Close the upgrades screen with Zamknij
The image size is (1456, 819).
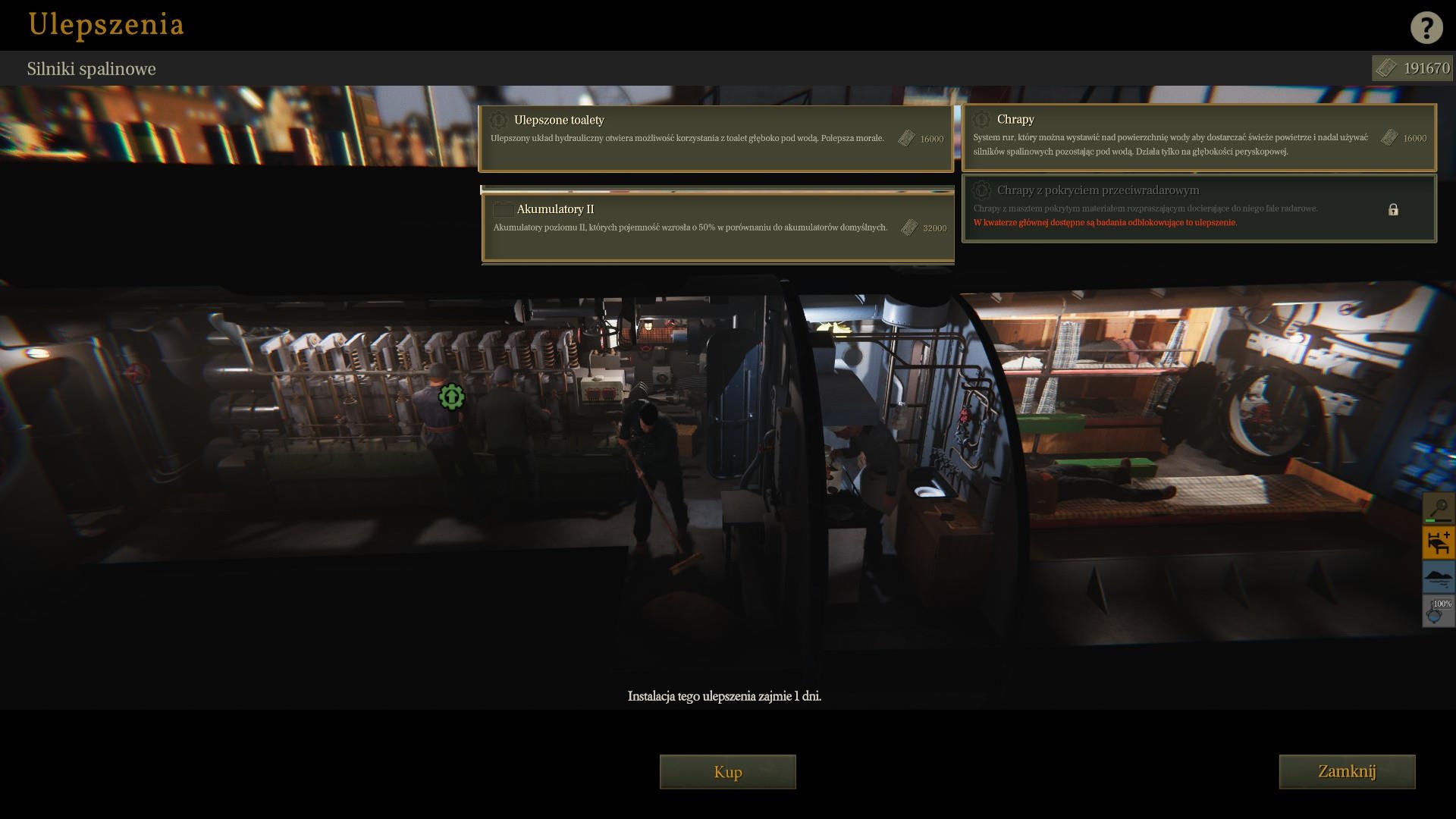tap(1346, 771)
